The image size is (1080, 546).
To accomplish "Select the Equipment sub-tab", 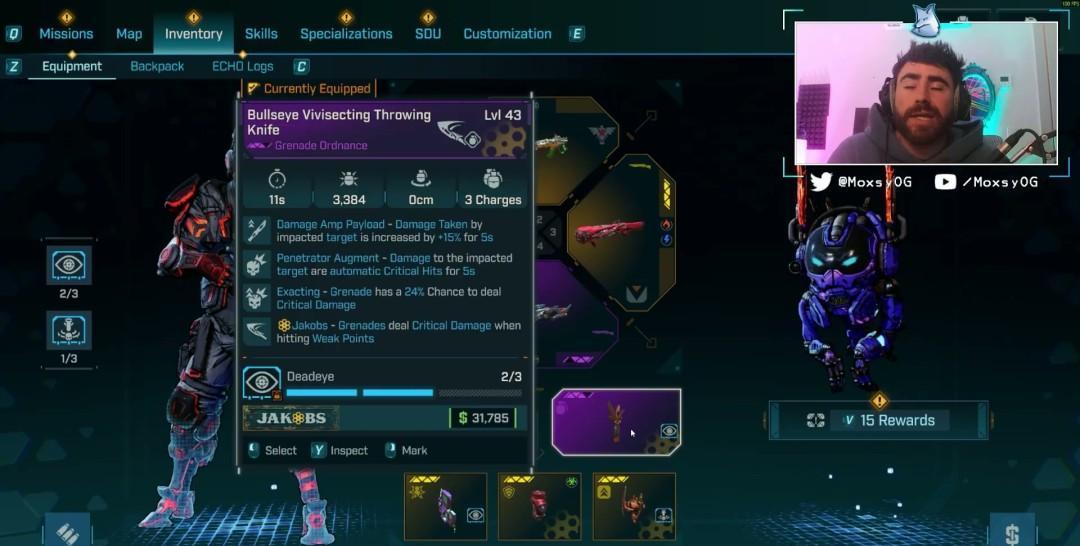I will click(72, 67).
